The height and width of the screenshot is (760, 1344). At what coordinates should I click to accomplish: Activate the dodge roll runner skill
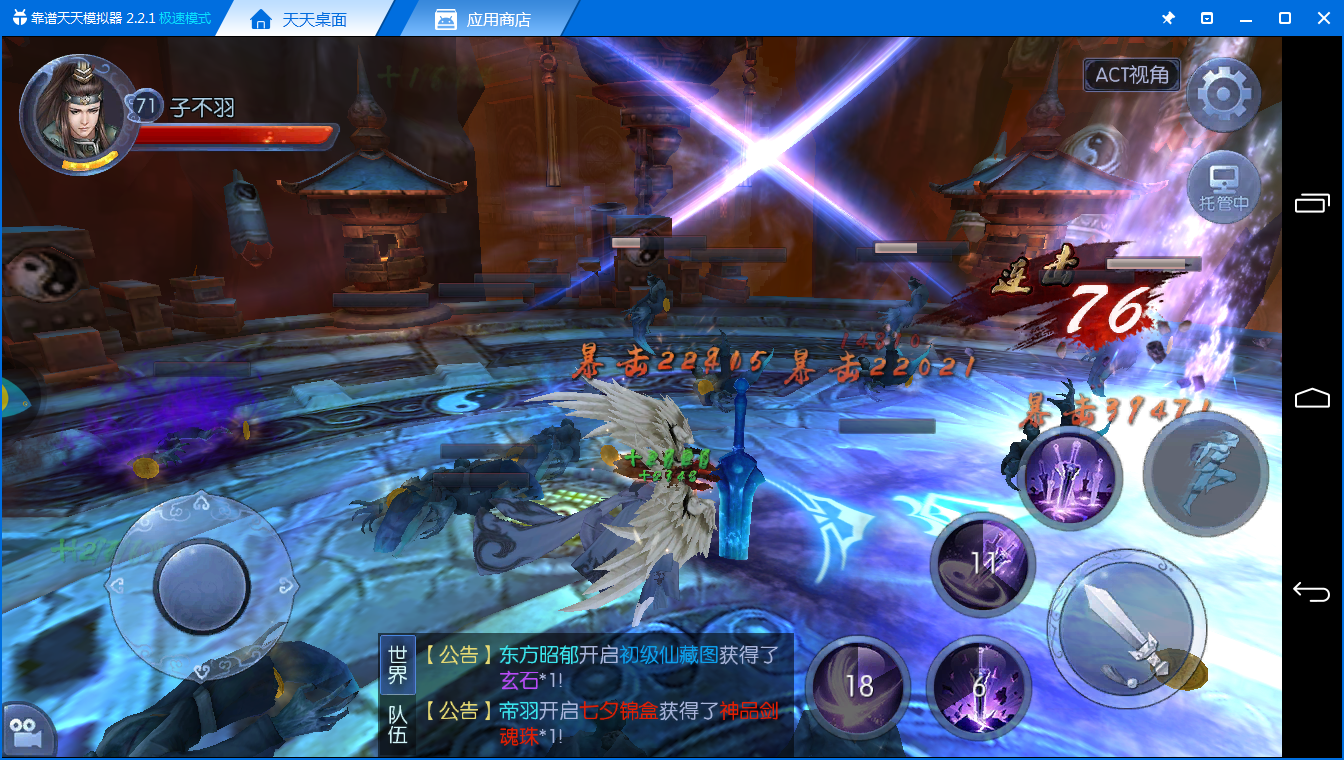1205,473
